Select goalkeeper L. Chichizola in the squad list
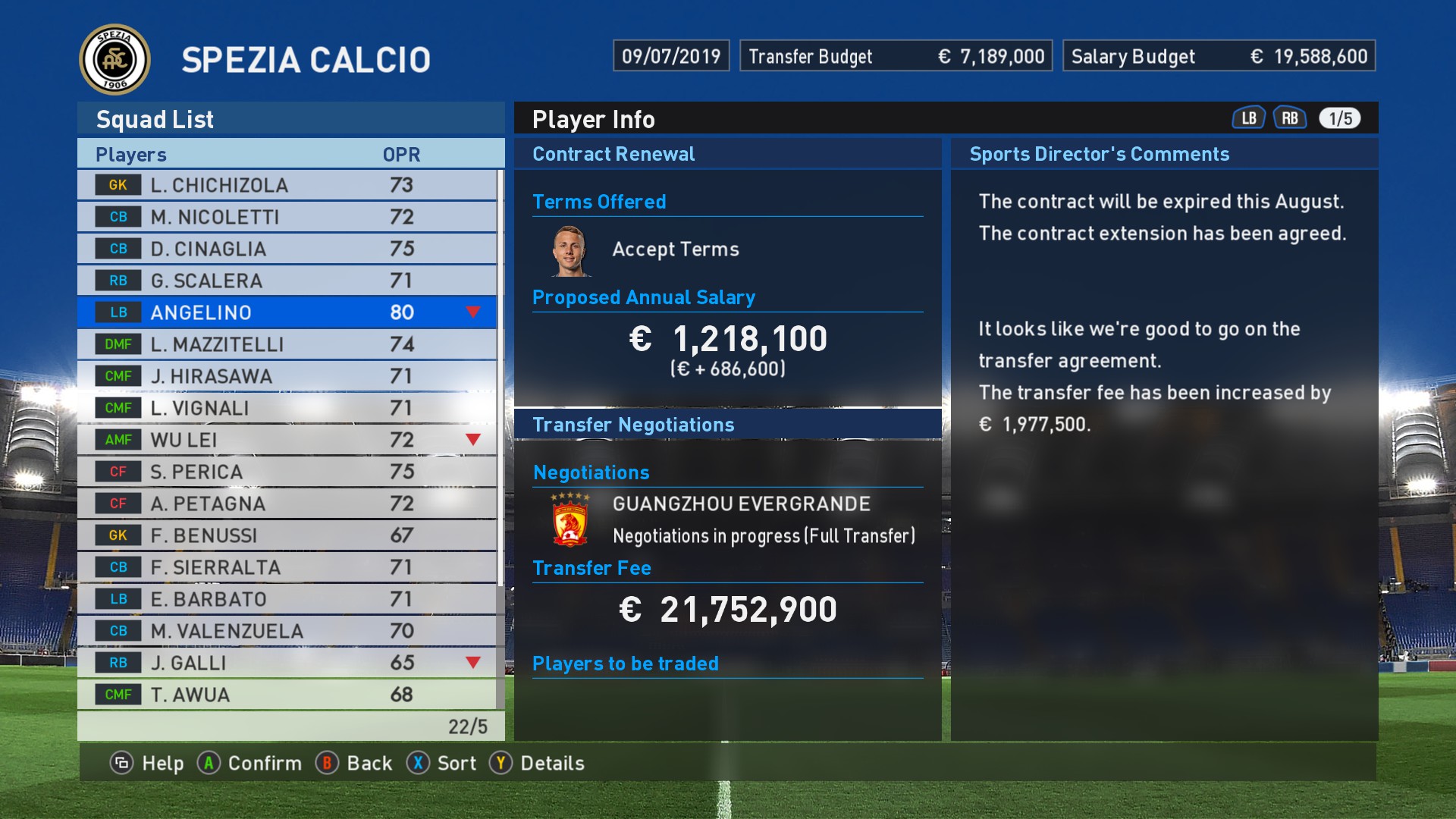This screenshot has width=1456, height=819. pyautogui.click(x=287, y=185)
